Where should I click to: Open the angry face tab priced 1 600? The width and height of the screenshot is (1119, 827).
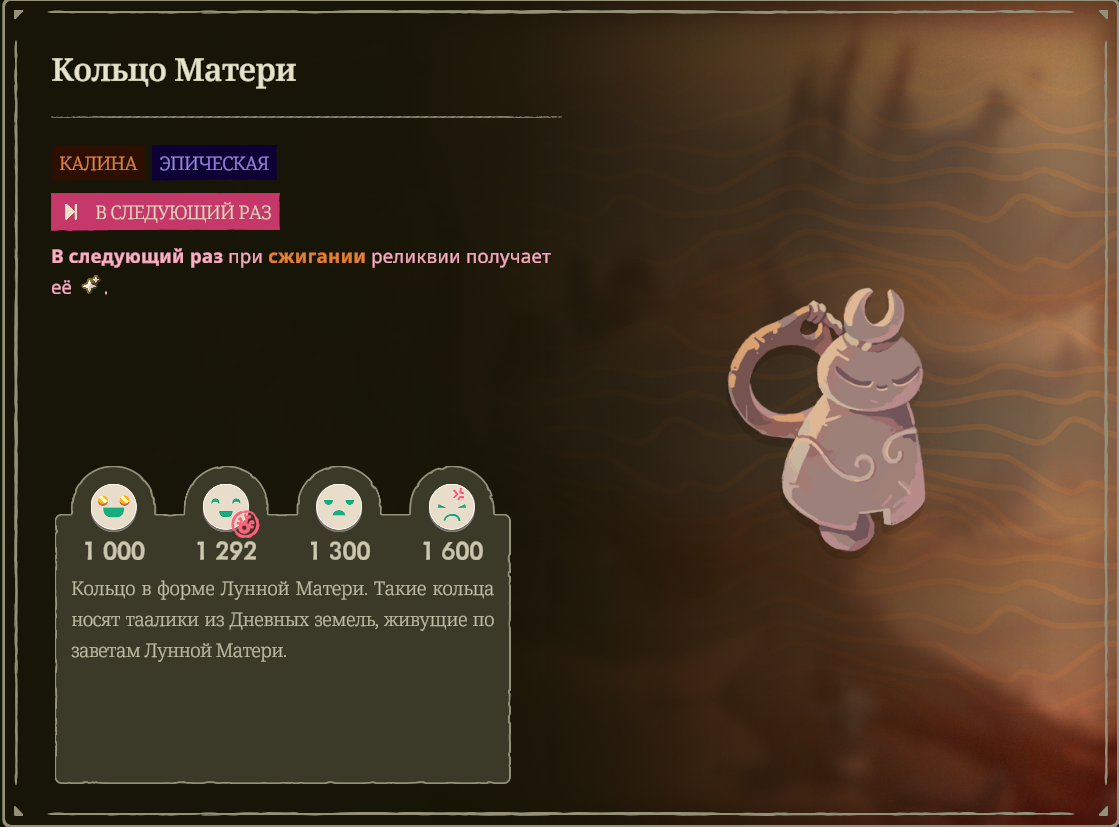[x=452, y=508]
